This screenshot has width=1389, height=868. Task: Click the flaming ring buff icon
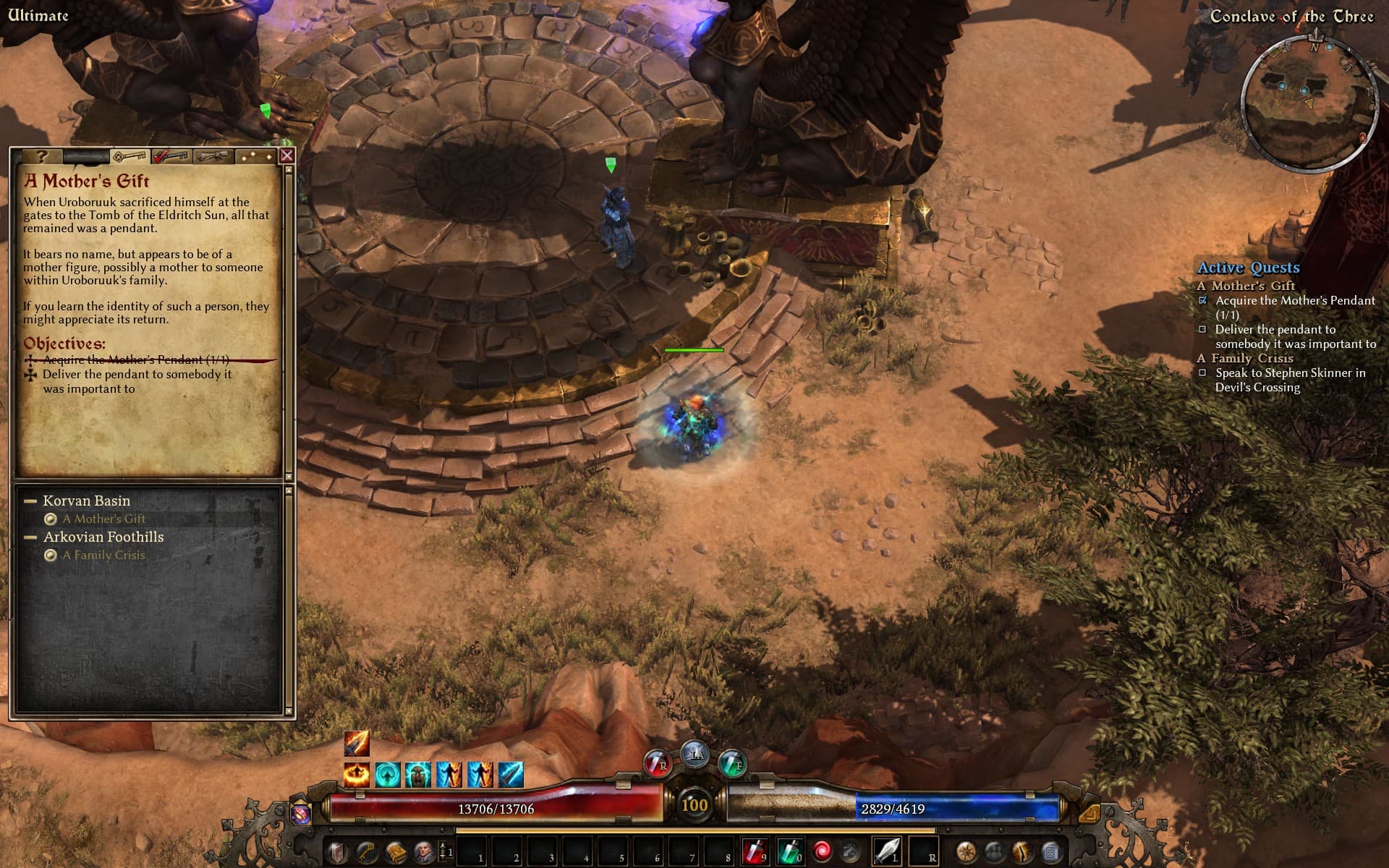click(357, 774)
